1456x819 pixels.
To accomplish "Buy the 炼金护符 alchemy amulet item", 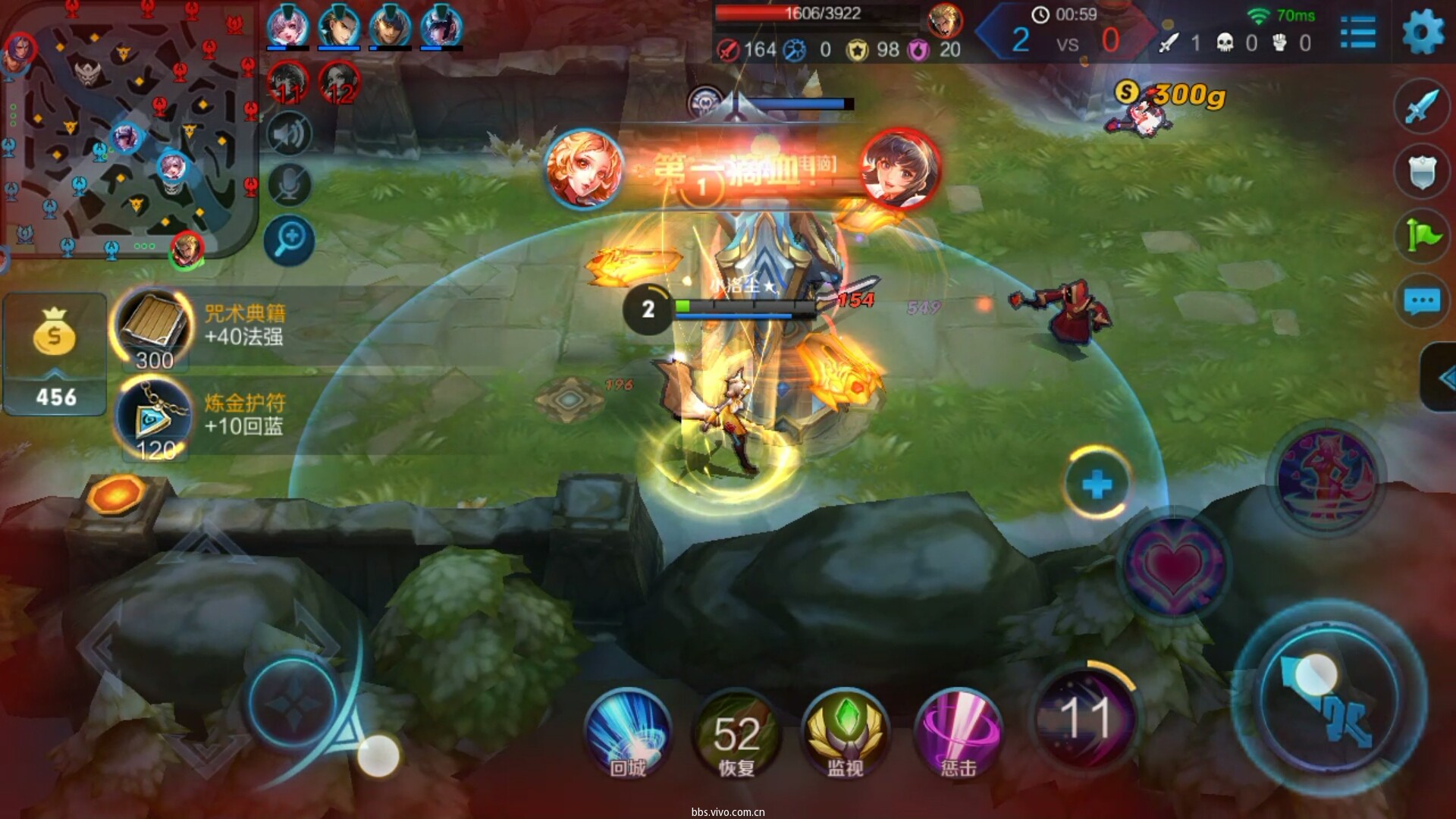I will [x=154, y=419].
